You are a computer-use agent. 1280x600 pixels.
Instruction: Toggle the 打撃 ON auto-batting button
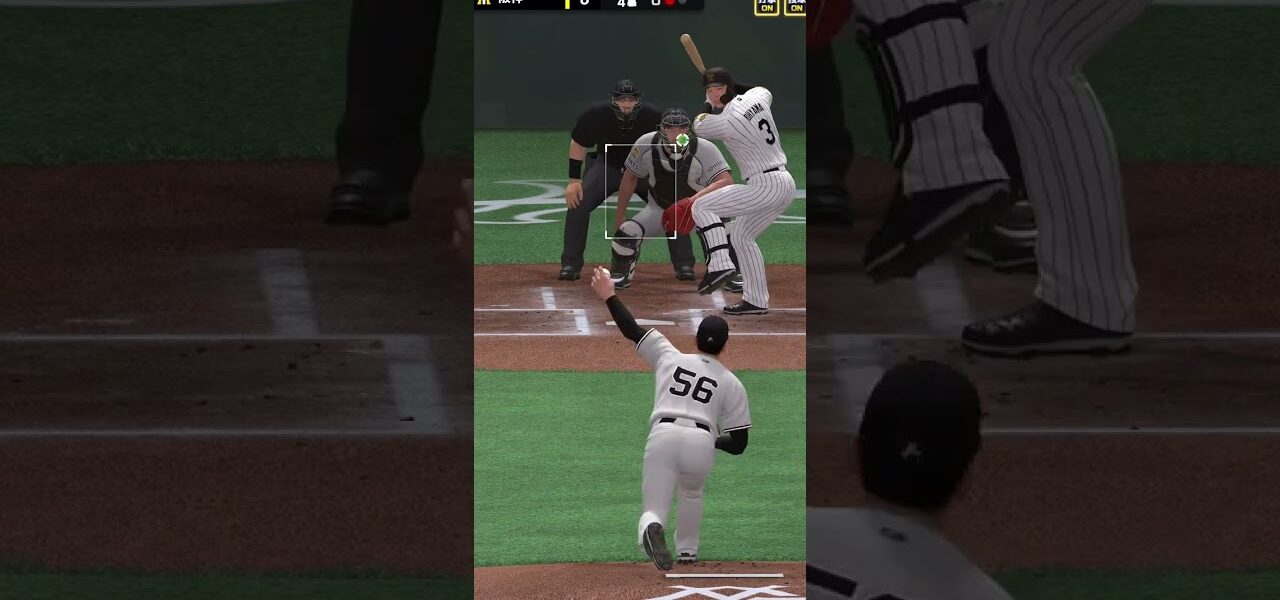766,6
